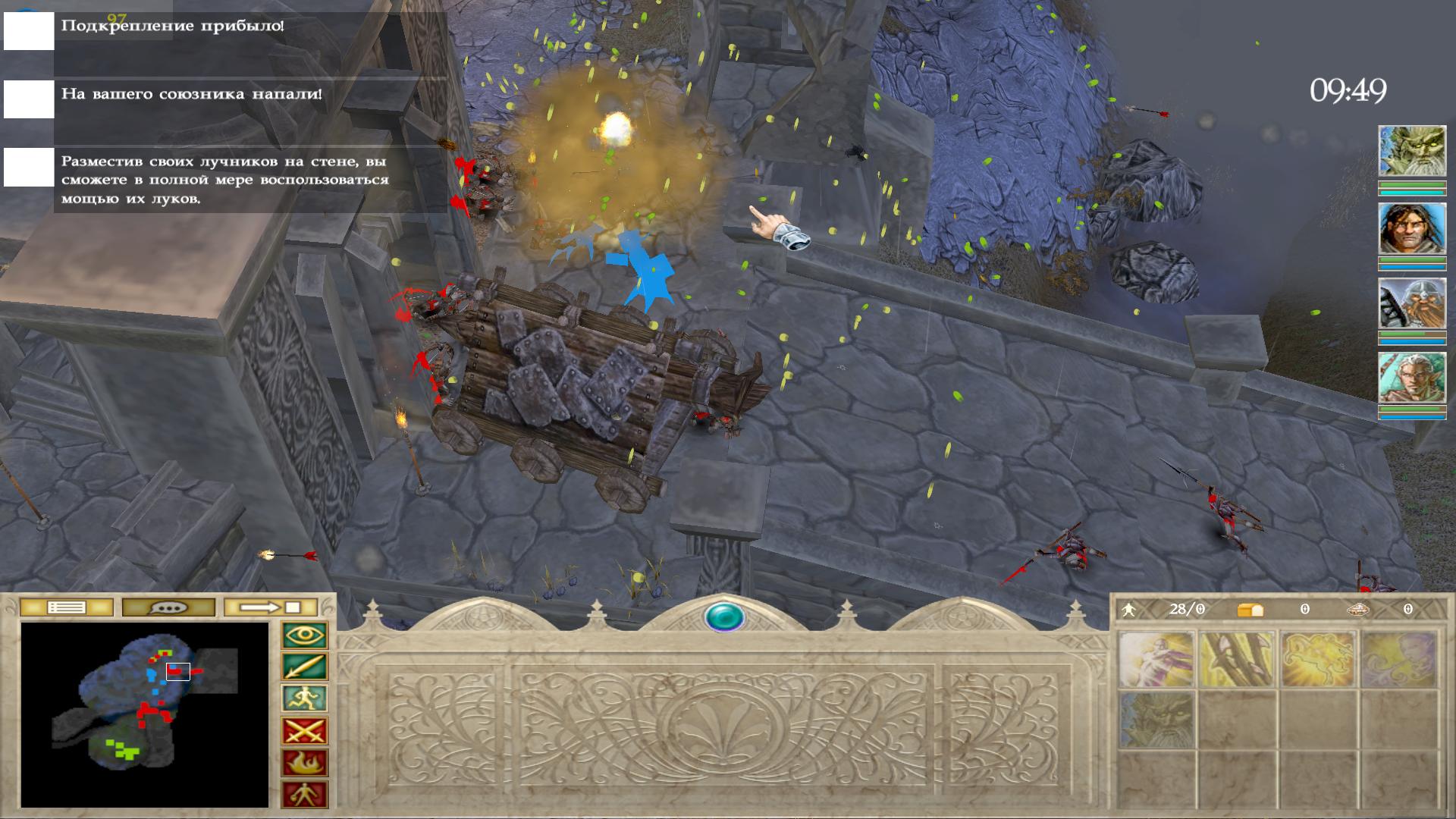The height and width of the screenshot is (819, 1456).
Task: Select the red standing figure command
Action: coord(305,795)
